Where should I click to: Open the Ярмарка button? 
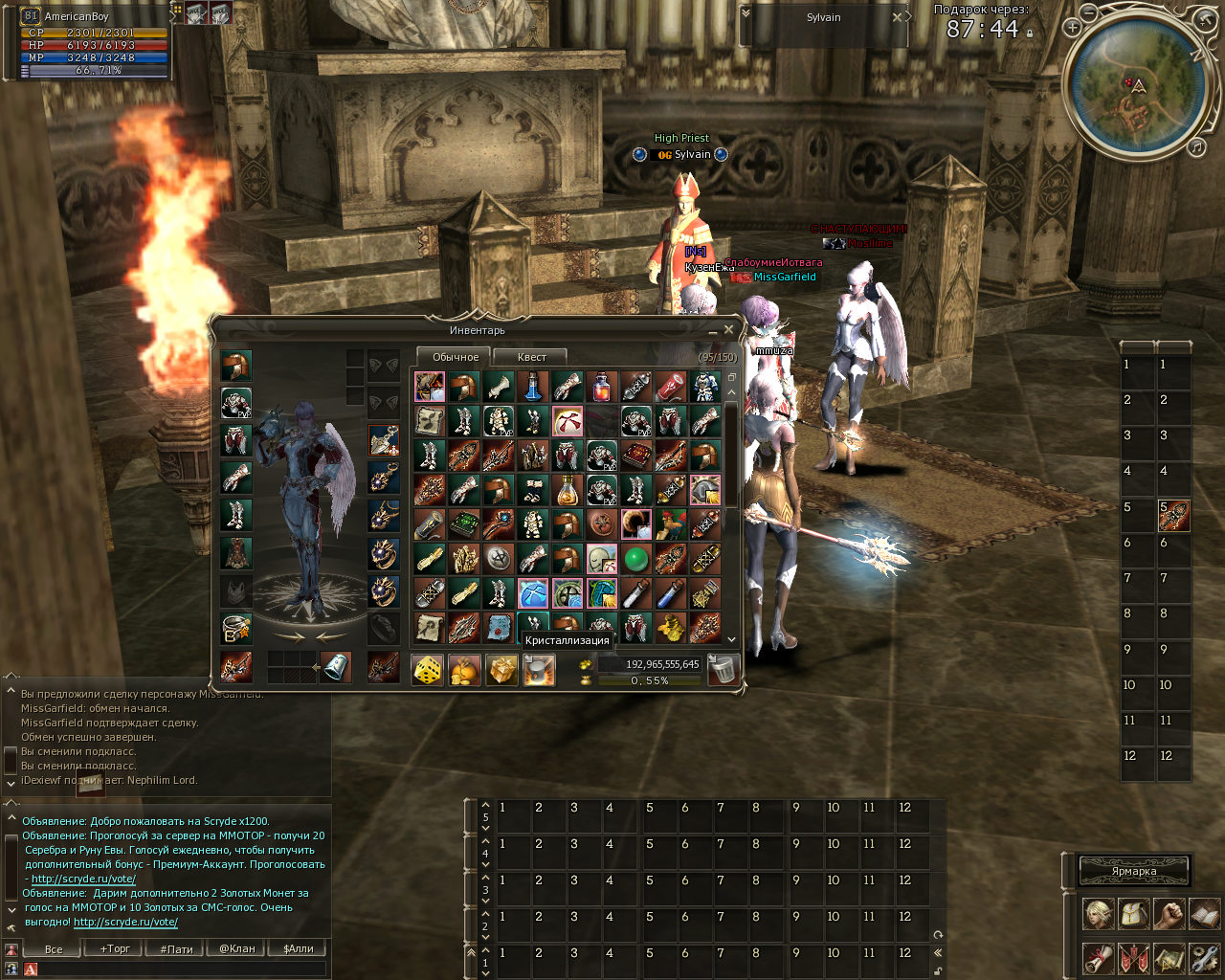(x=1134, y=871)
